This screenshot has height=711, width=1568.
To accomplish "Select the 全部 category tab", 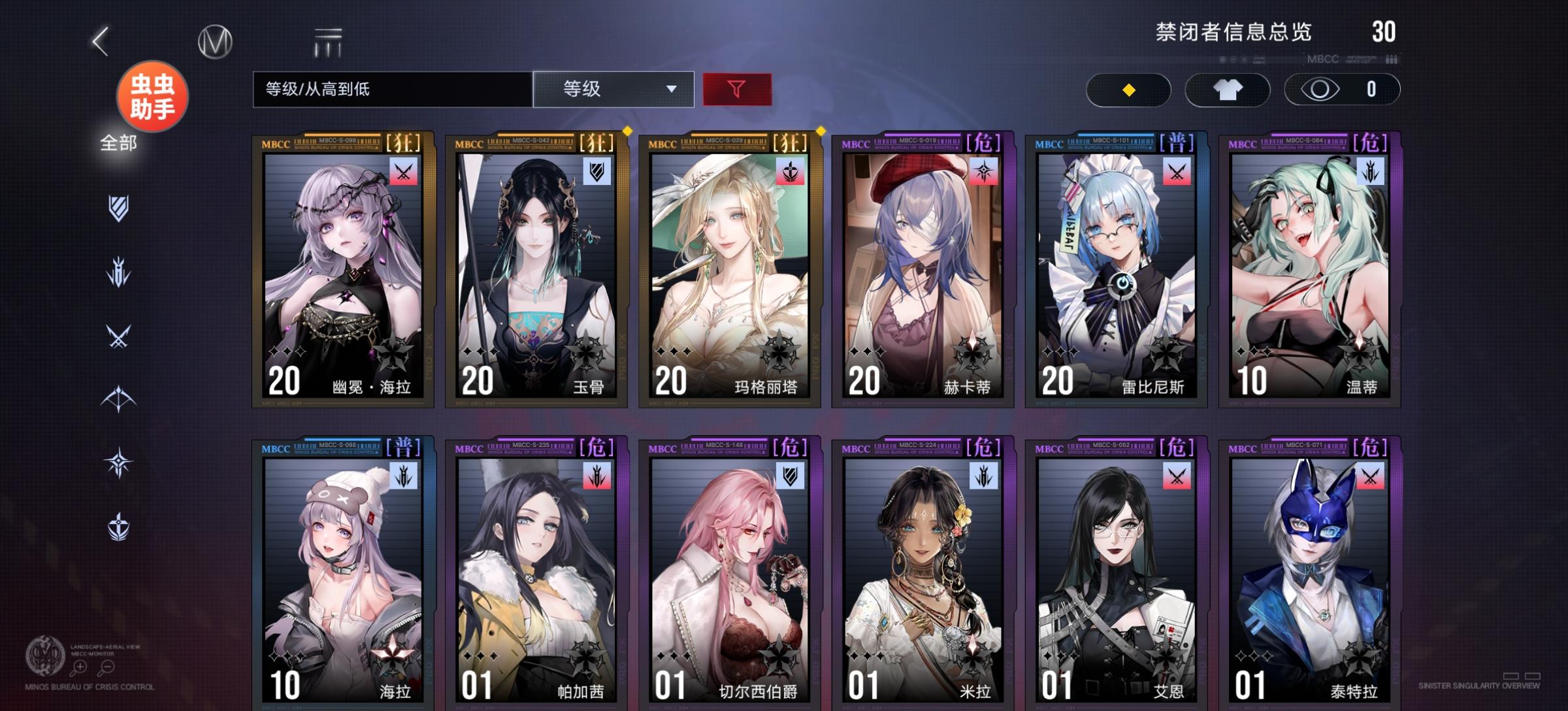I will pyautogui.click(x=119, y=142).
